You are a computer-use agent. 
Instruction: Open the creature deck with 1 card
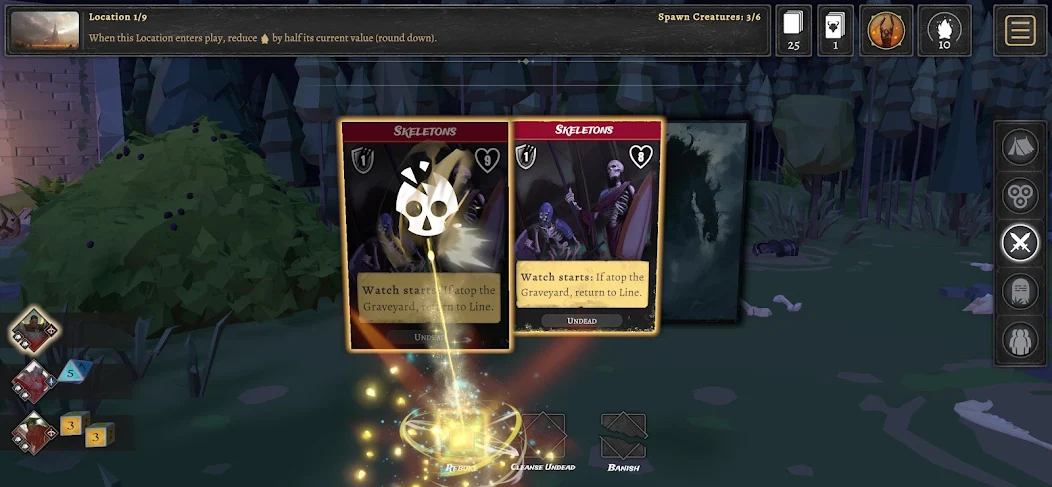point(835,30)
